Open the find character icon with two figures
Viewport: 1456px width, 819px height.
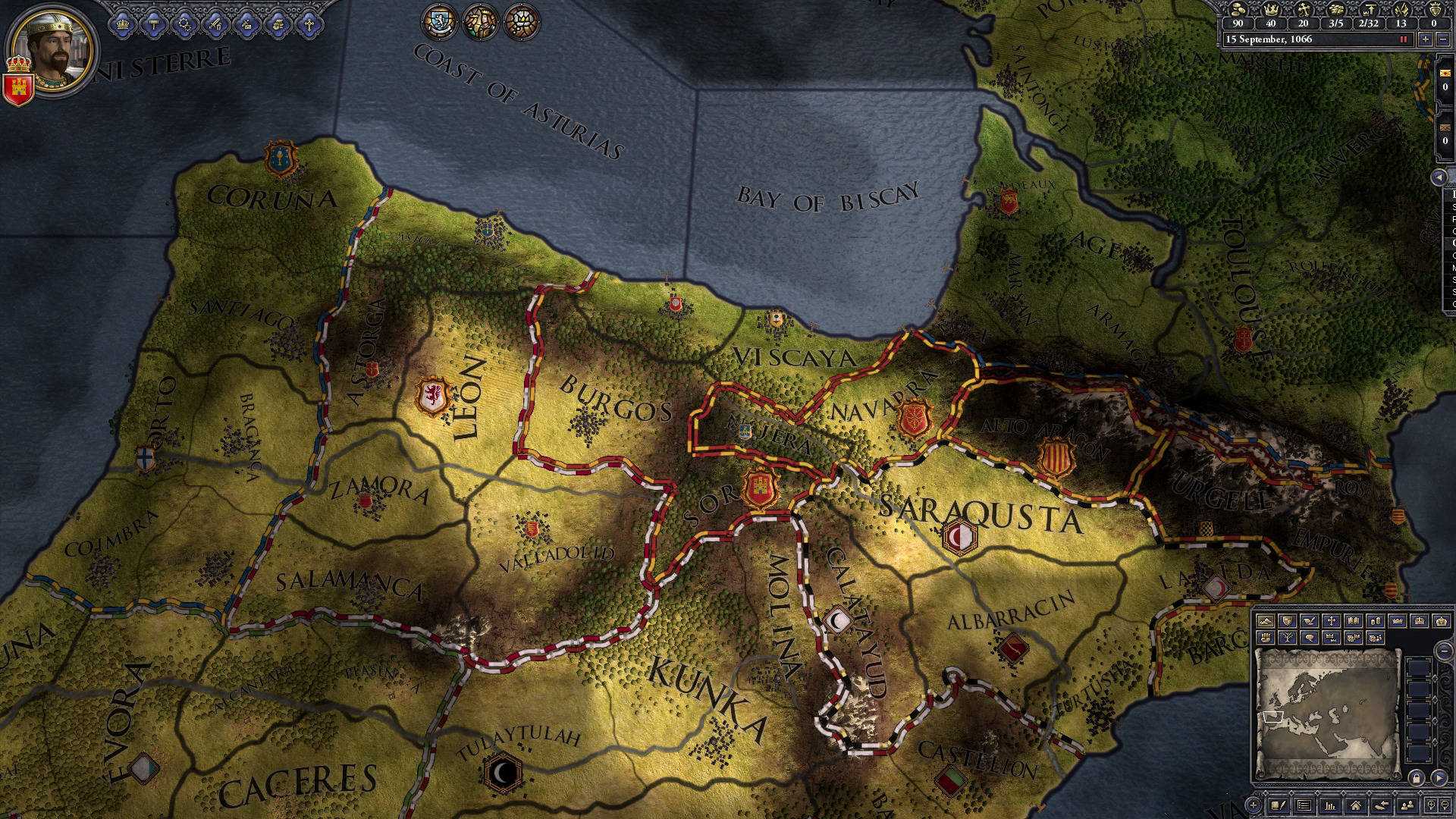tap(1407, 805)
